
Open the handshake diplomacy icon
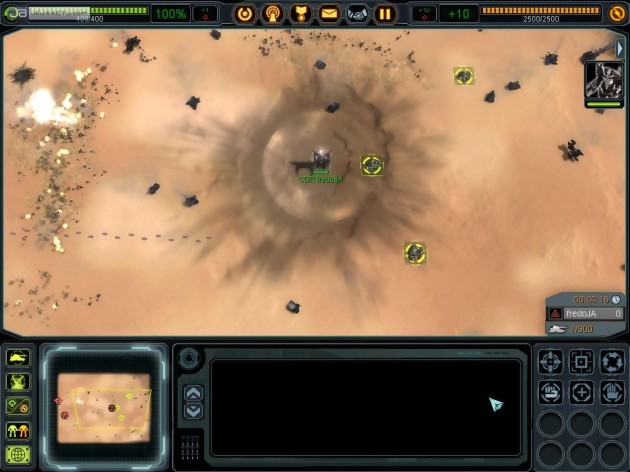tap(357, 14)
